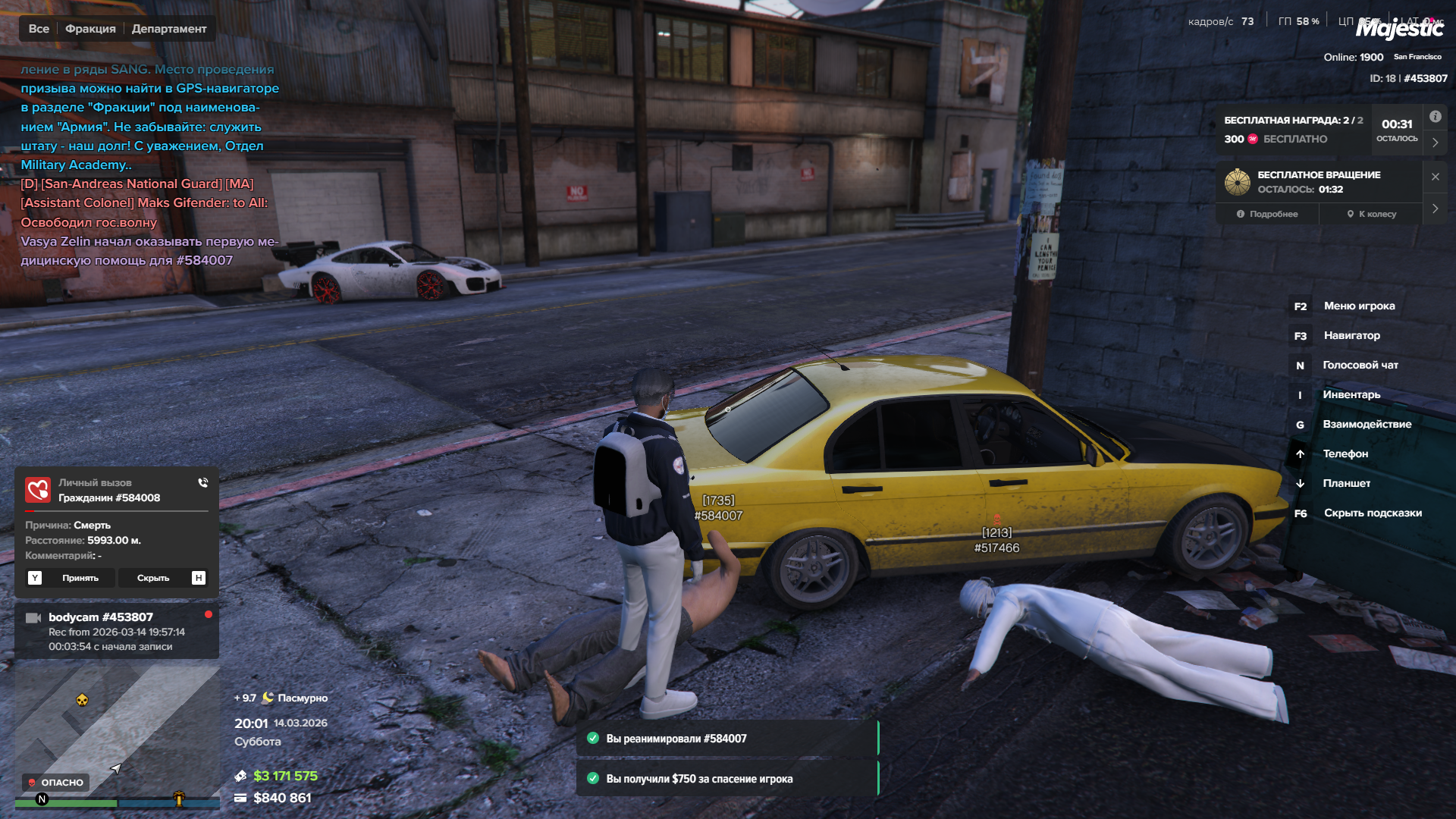Expand the free spin panel arrow
1456x819 pixels.
[x=1435, y=209]
